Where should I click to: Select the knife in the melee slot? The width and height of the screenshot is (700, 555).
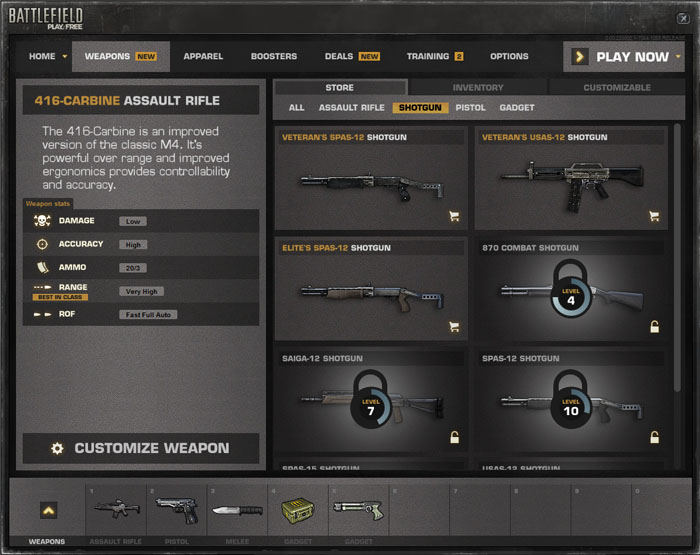pos(238,509)
